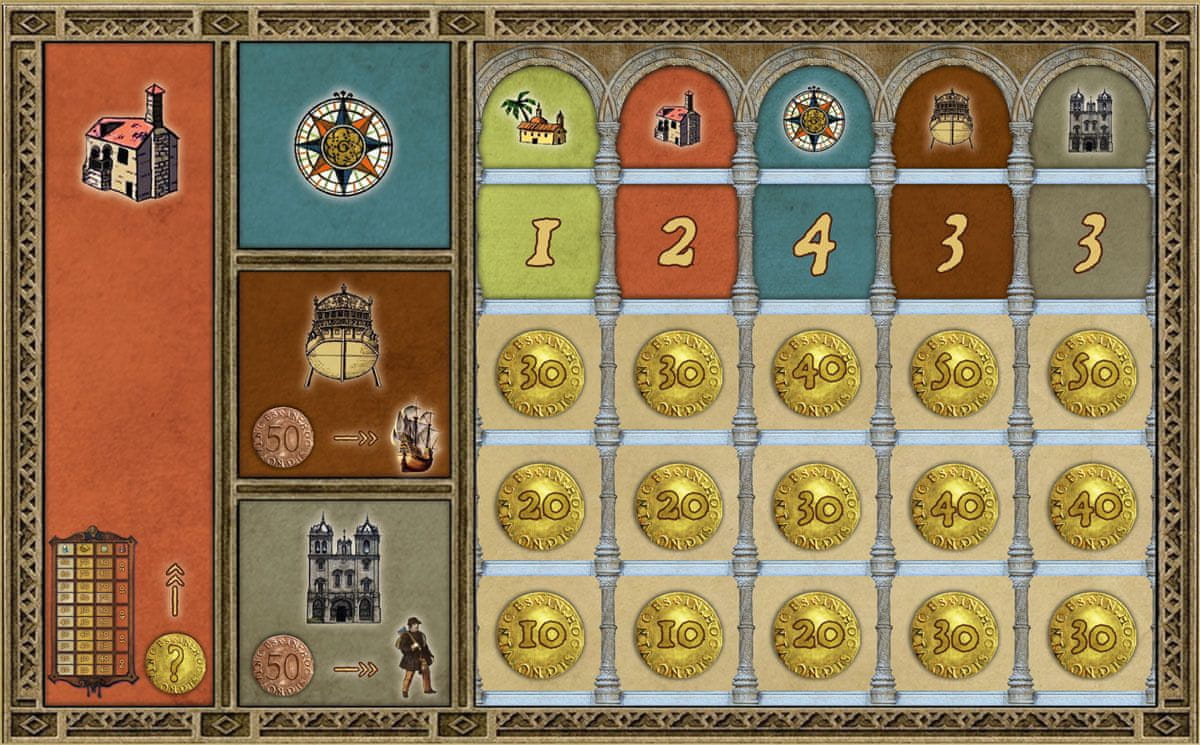Click the sailing ship icon in the shipyard panel
The image size is (1200, 745).
pyautogui.click(x=413, y=437)
